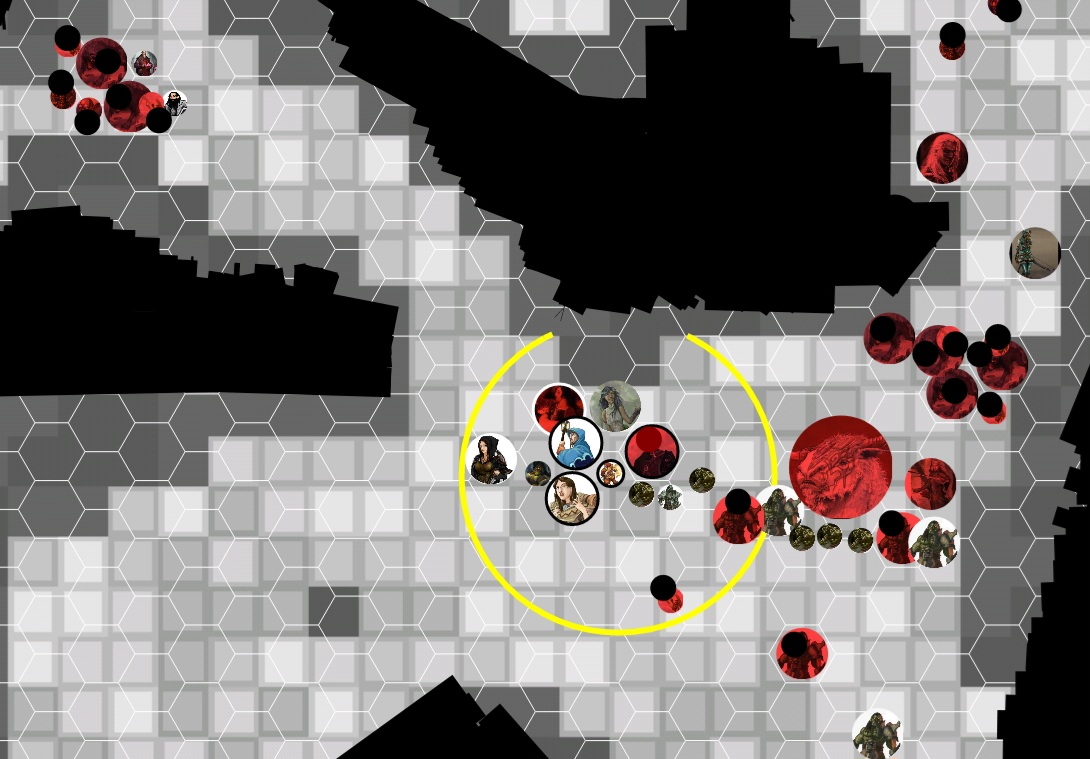Select the large red dragon token

[840, 467]
